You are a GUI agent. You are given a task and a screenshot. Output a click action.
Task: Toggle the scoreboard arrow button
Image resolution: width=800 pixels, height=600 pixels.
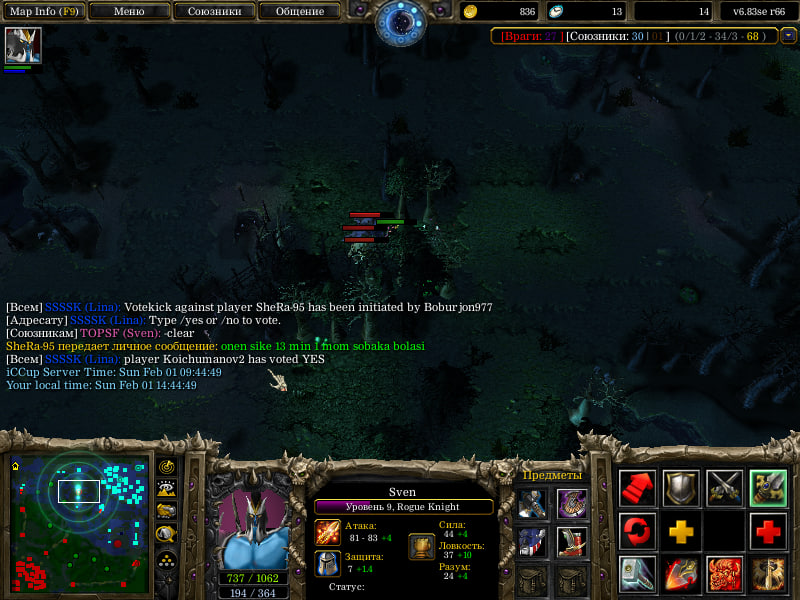click(789, 36)
